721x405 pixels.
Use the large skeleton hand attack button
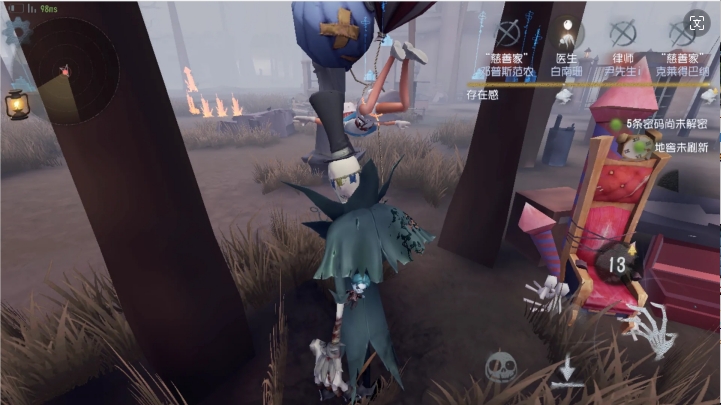652,328
